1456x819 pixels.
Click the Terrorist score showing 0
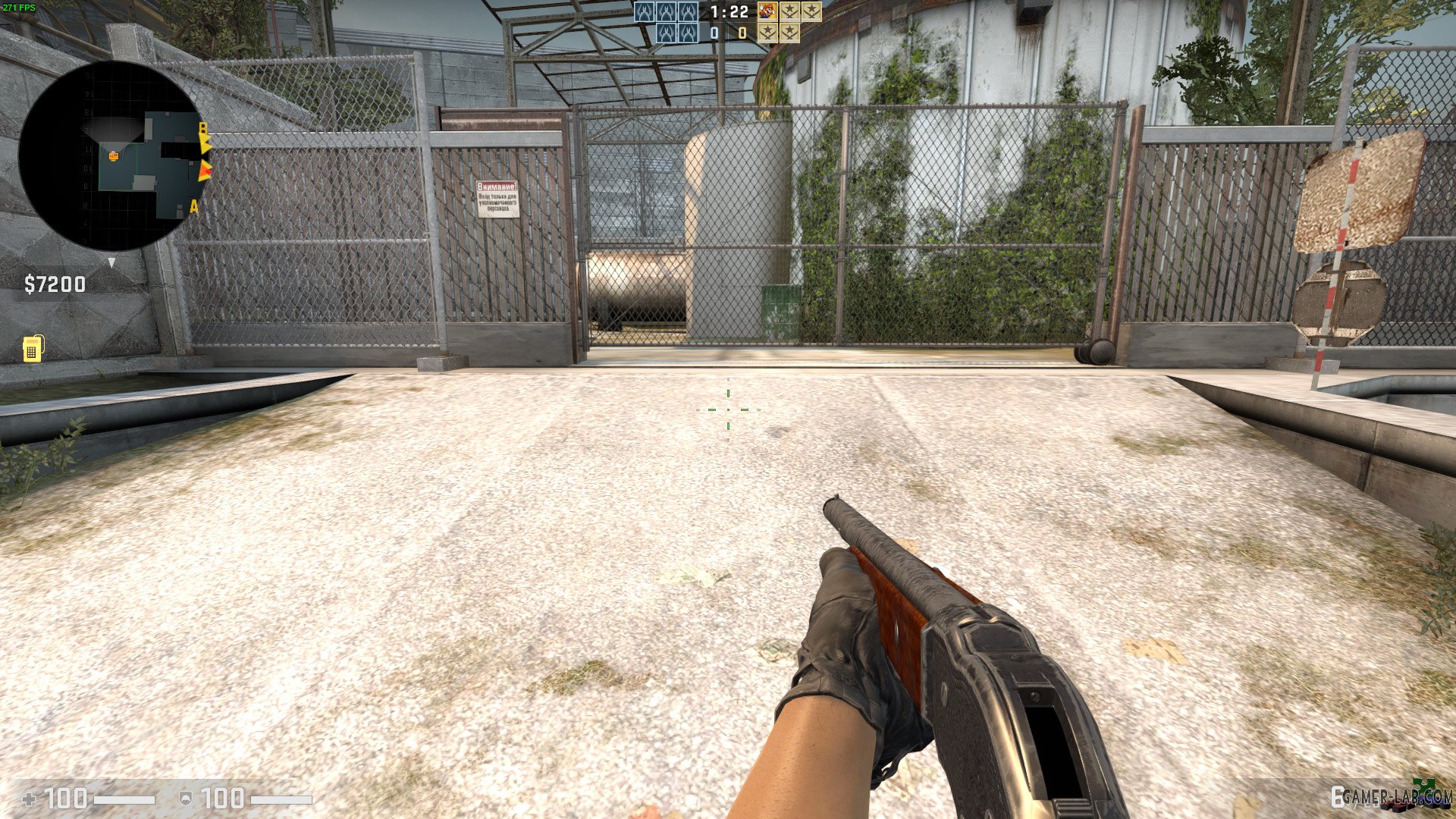point(741,33)
